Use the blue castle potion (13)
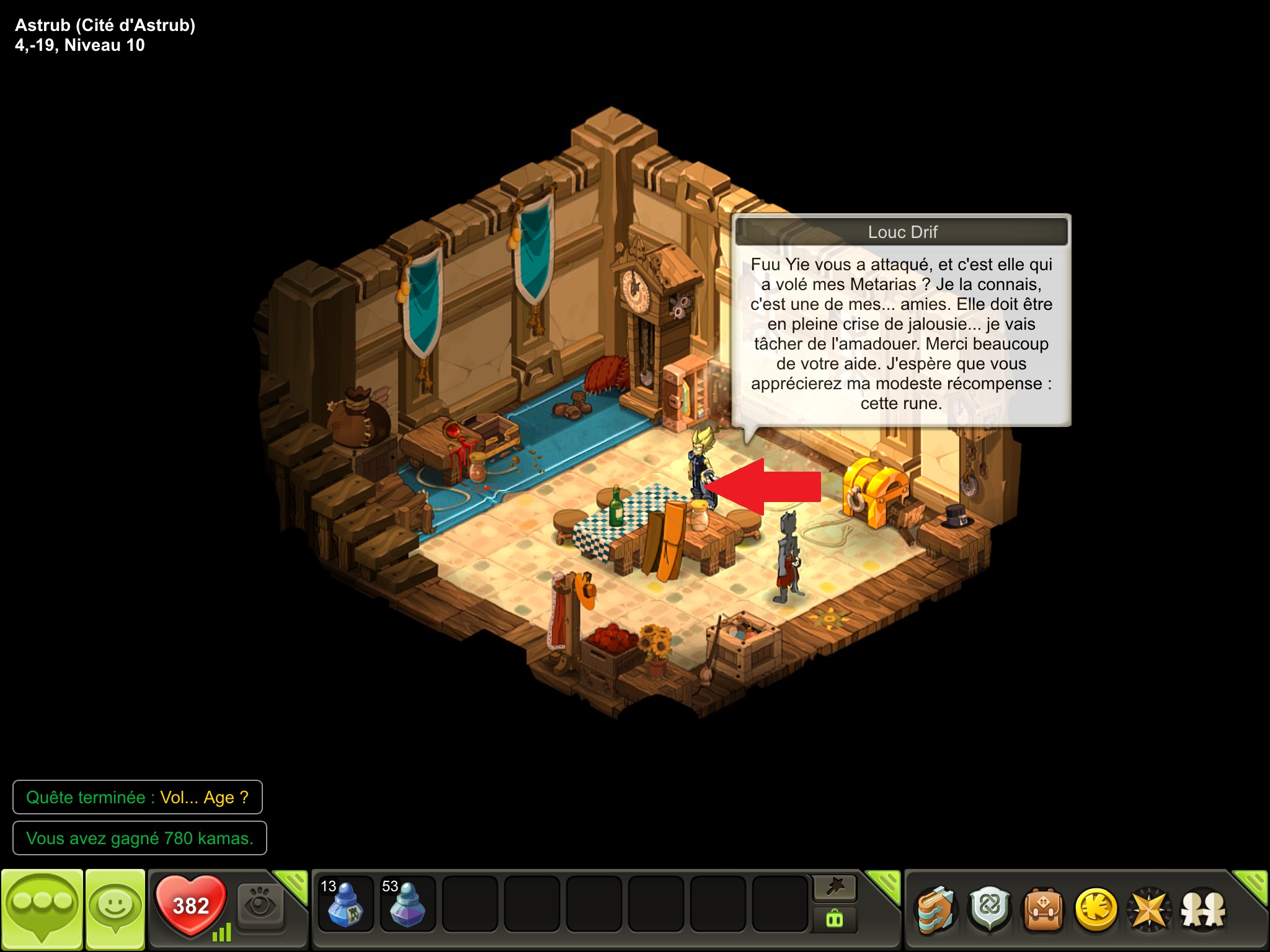The height and width of the screenshot is (952, 1270). [345, 904]
